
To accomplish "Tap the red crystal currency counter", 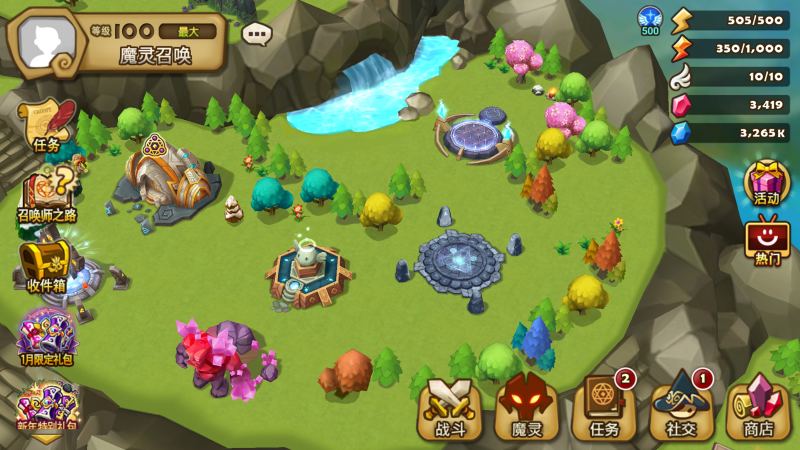I will pos(730,104).
